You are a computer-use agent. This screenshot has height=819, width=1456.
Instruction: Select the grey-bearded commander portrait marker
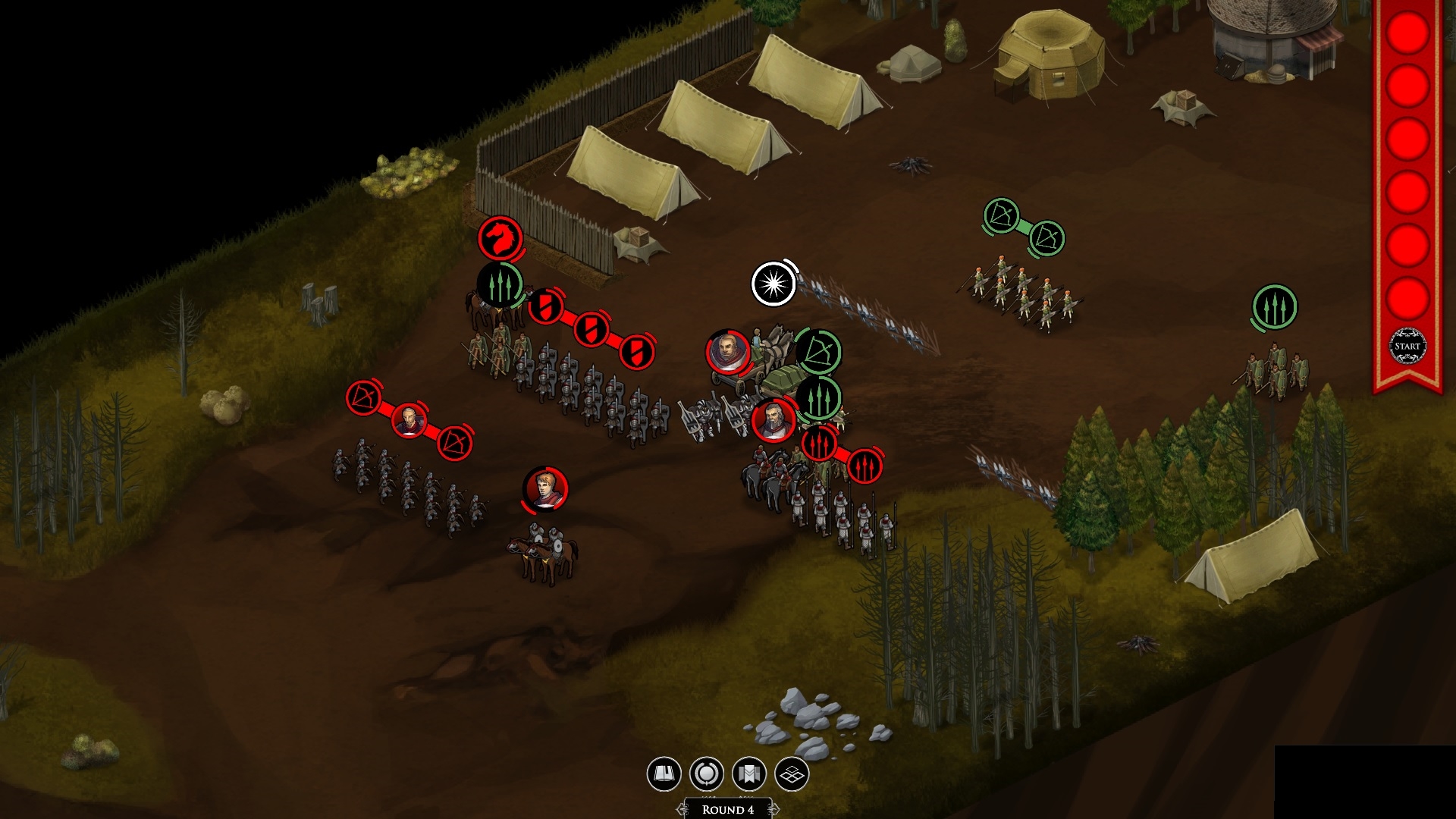(x=773, y=420)
